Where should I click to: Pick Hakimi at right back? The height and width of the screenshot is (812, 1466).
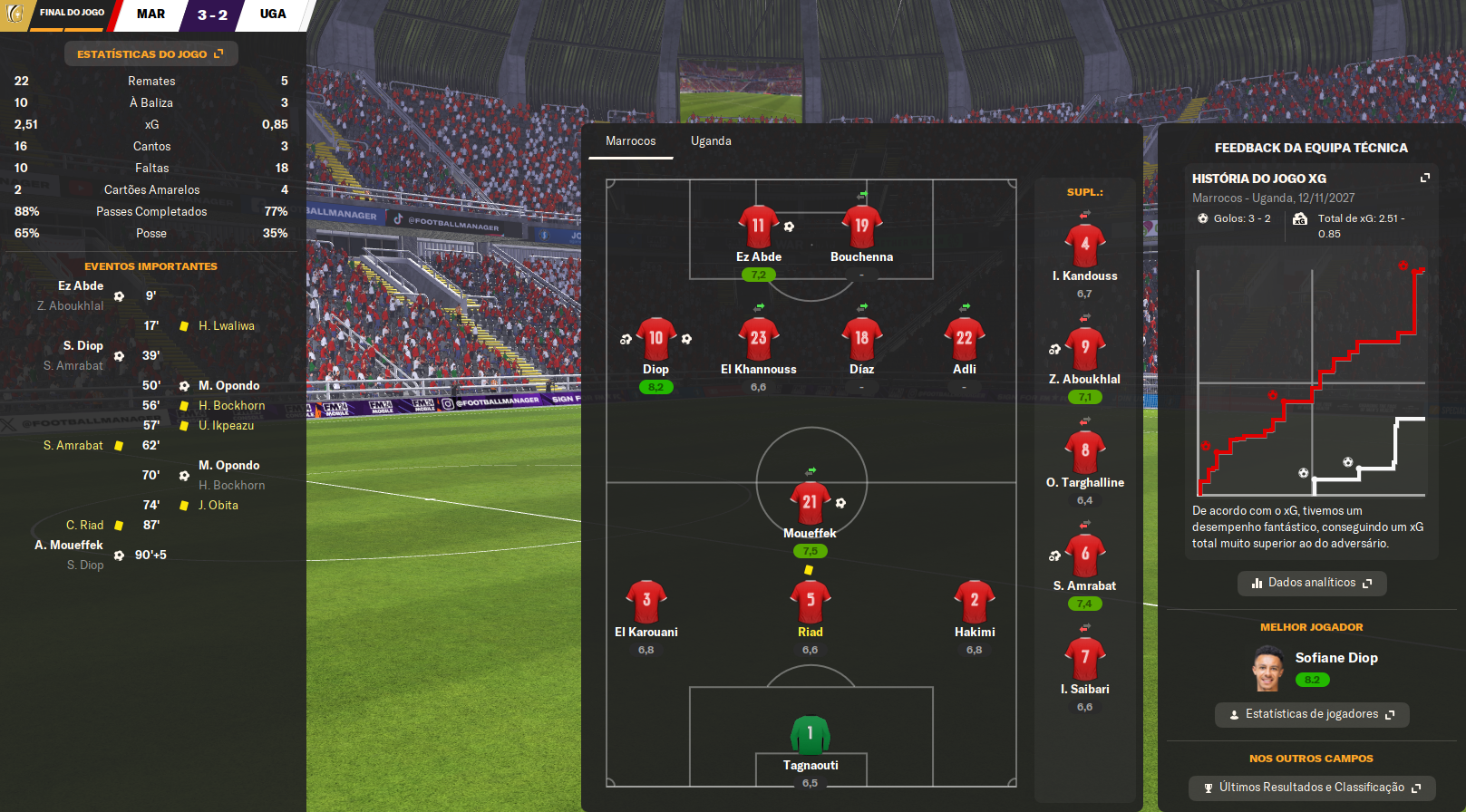974,601
